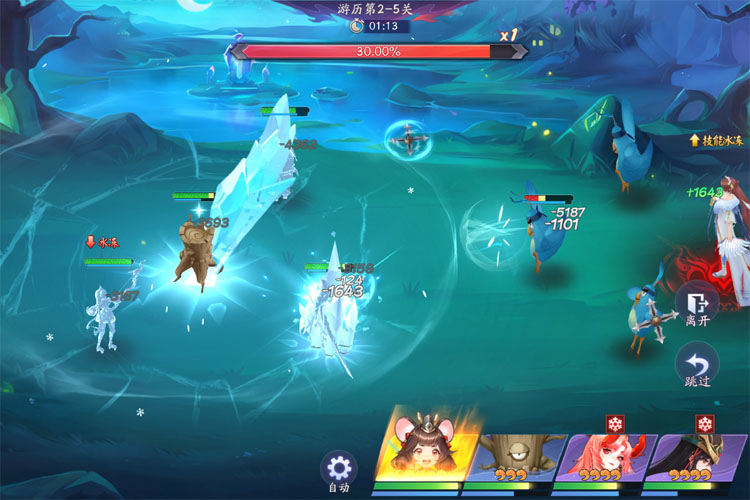Screen dimensions: 750x500
Task: Skip the battle with the 跳过 button
Action: pos(697,366)
